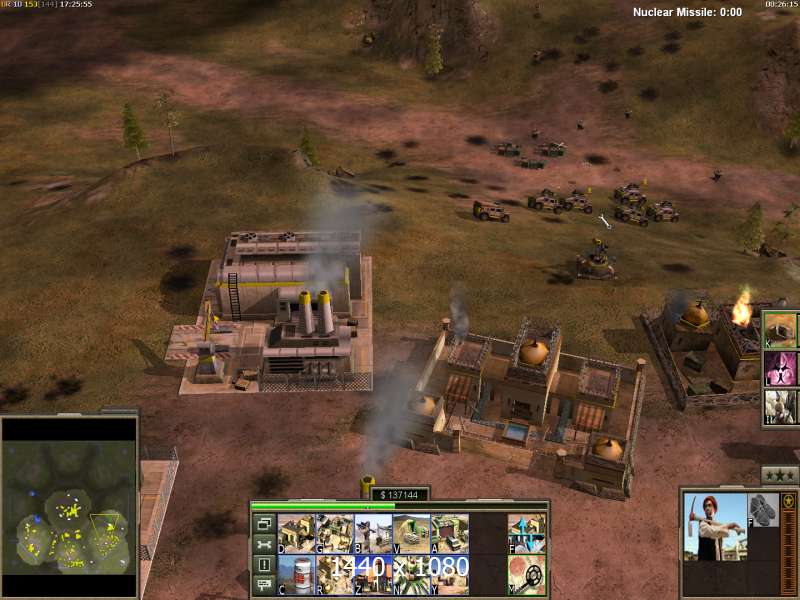Pick the build icon with hotkey Y
This screenshot has width=800, height=600.
pos(449,573)
